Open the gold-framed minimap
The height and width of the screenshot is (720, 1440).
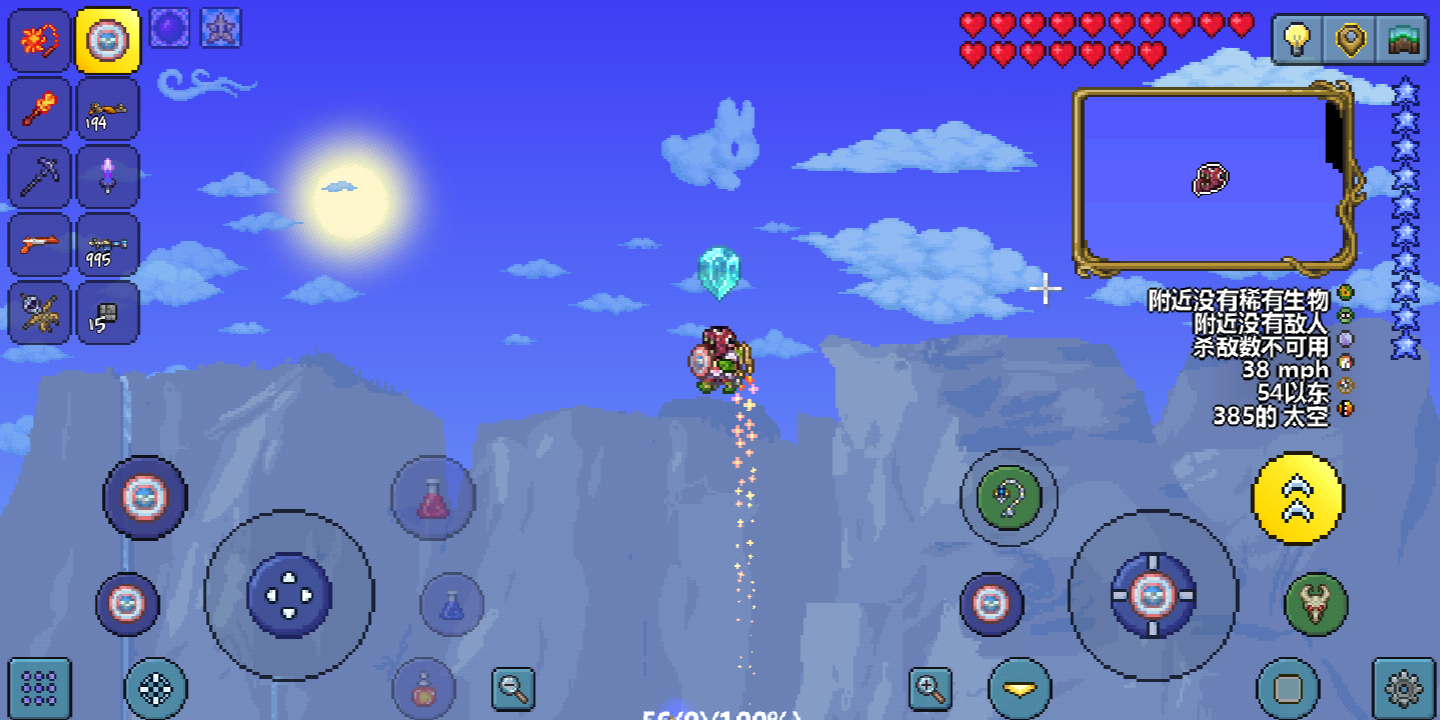coord(1212,180)
